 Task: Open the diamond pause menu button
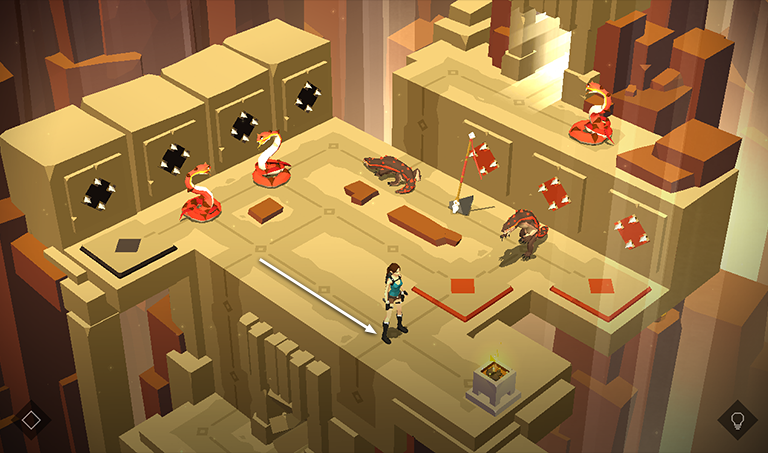[x=30, y=419]
